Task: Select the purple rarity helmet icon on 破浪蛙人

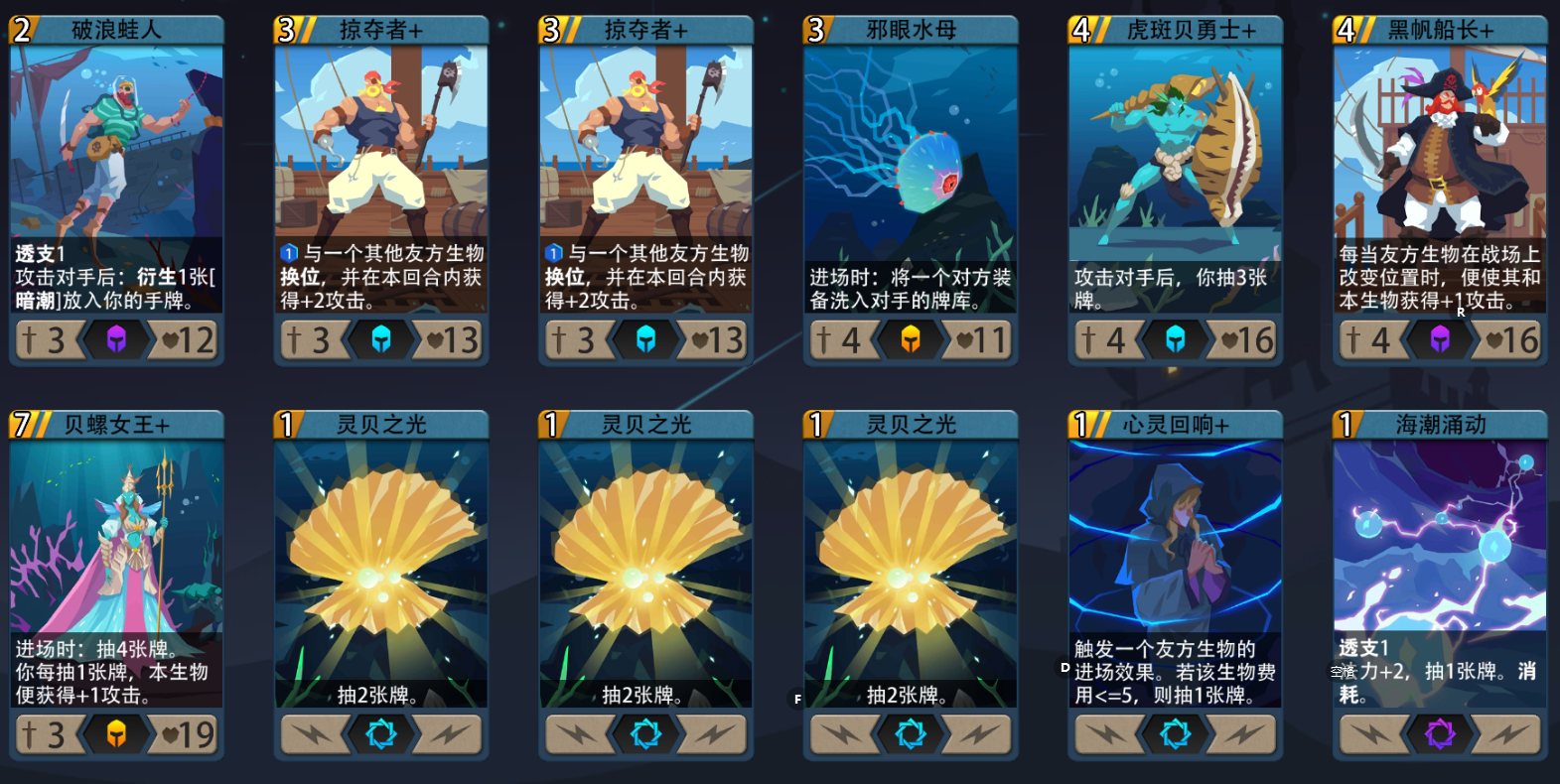Action: (117, 339)
